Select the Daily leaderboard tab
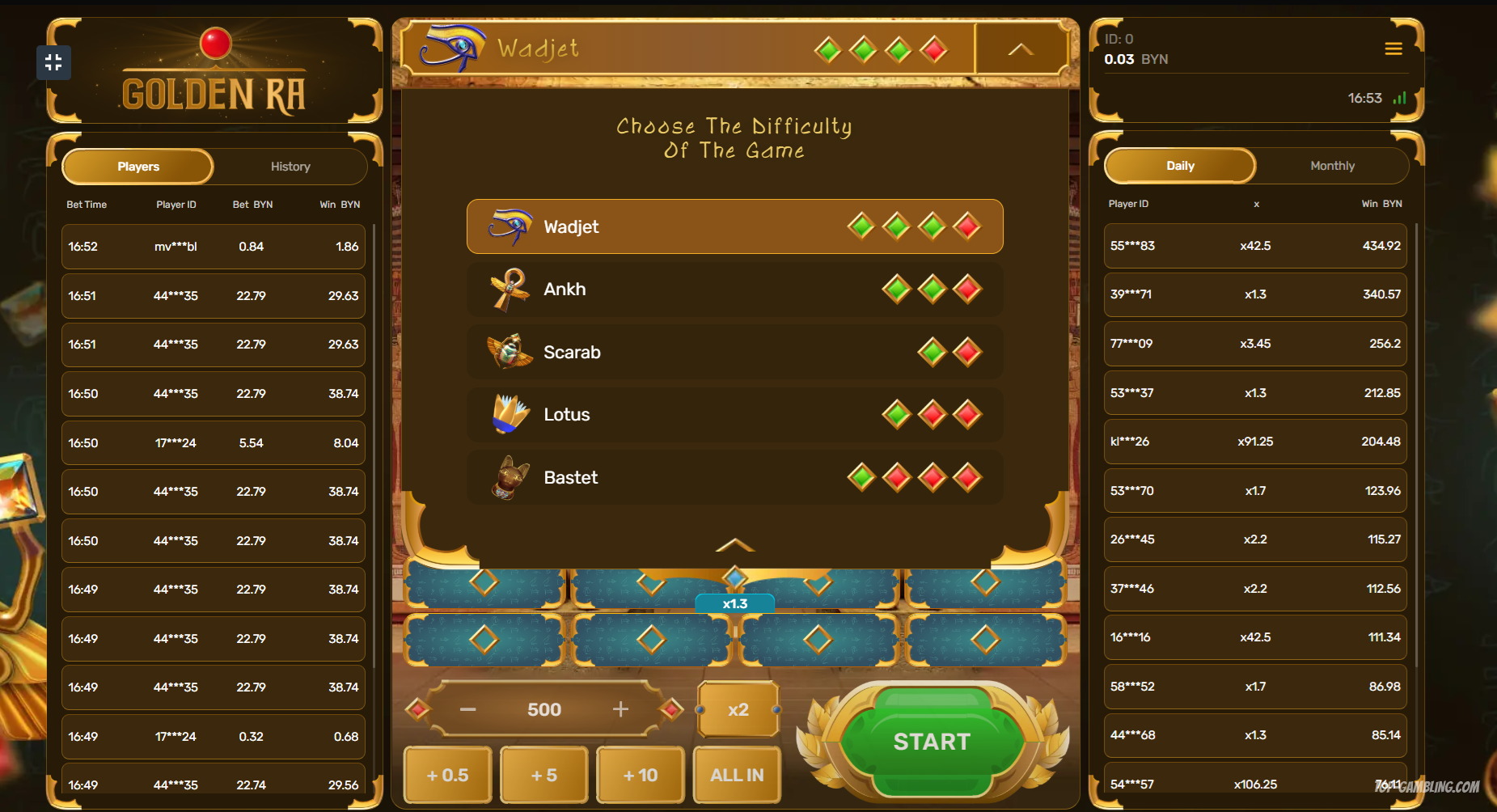 click(1180, 166)
